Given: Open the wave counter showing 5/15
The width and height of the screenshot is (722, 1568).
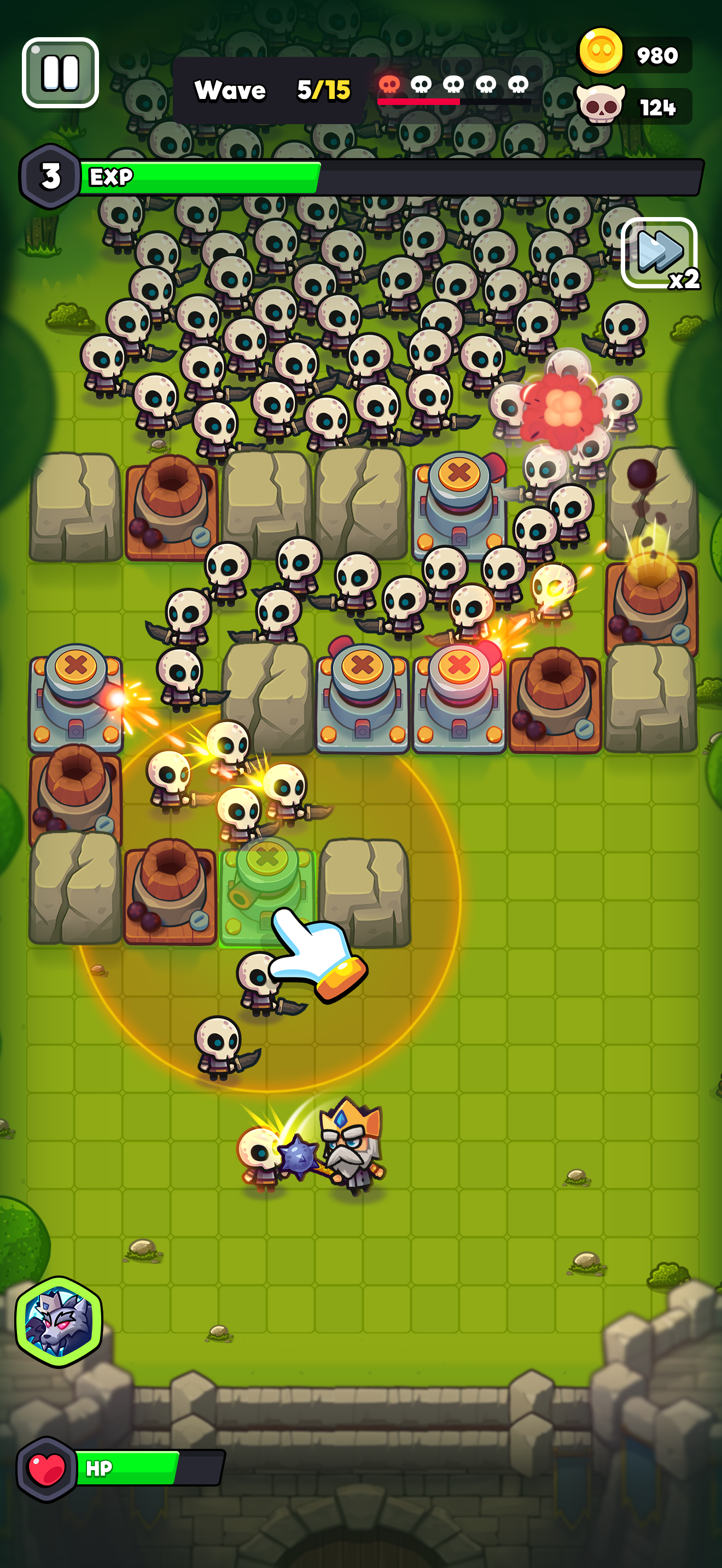Looking at the screenshot, I should pyautogui.click(x=324, y=89).
